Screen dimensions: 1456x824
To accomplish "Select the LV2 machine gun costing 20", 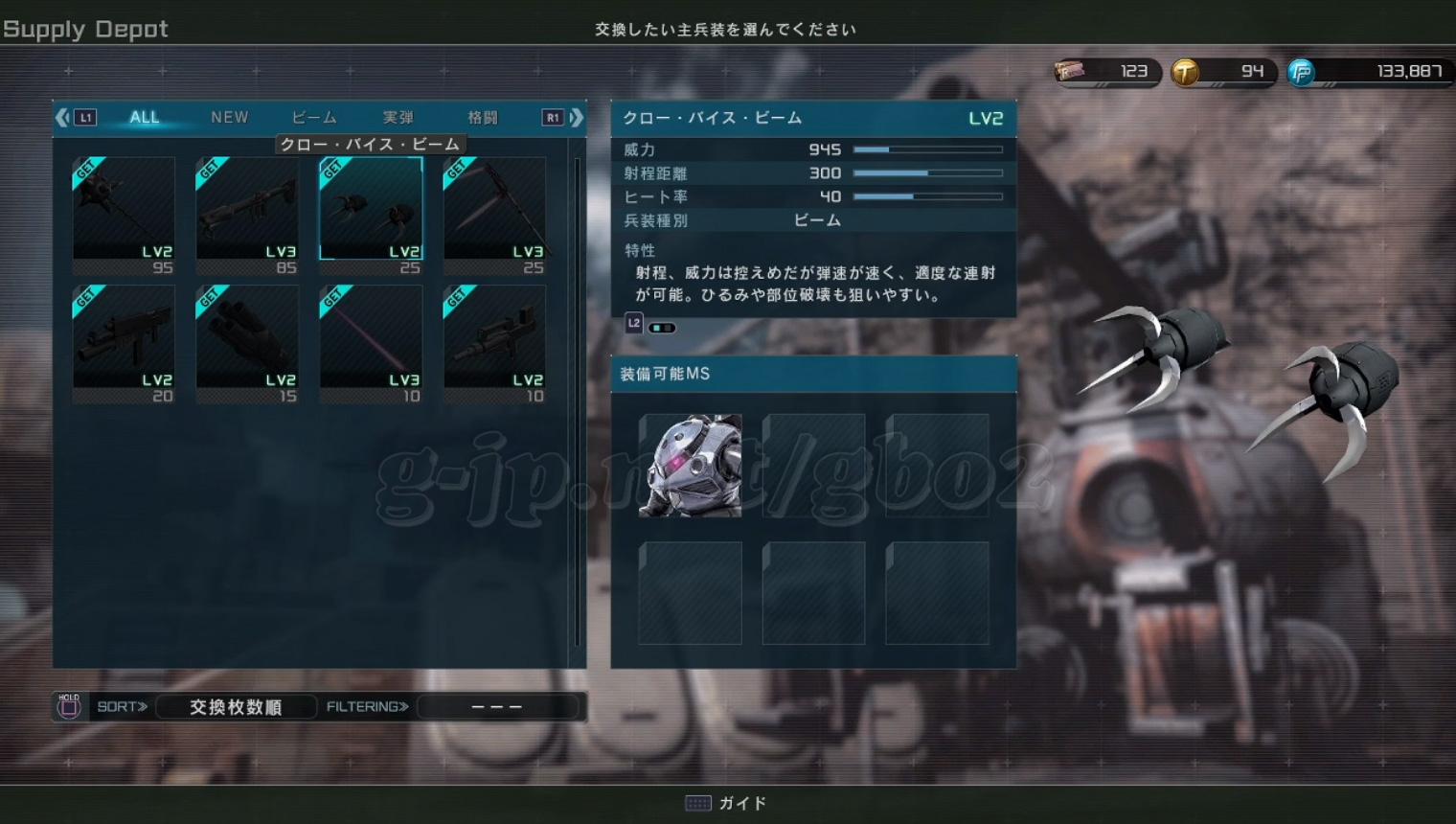I will [124, 342].
